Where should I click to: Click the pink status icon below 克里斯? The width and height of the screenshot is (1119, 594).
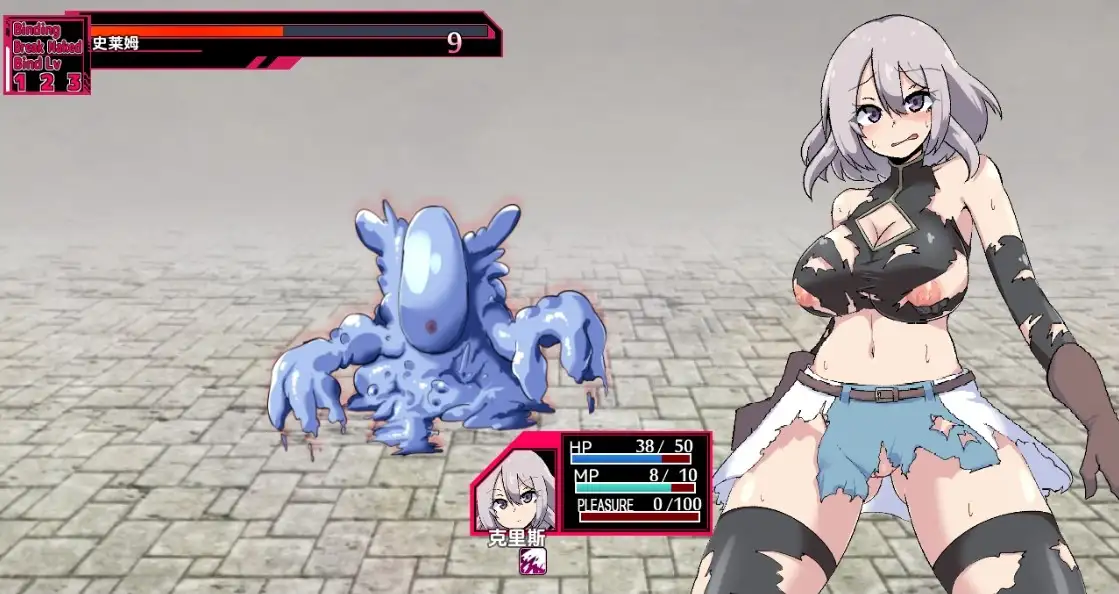[x=532, y=561]
